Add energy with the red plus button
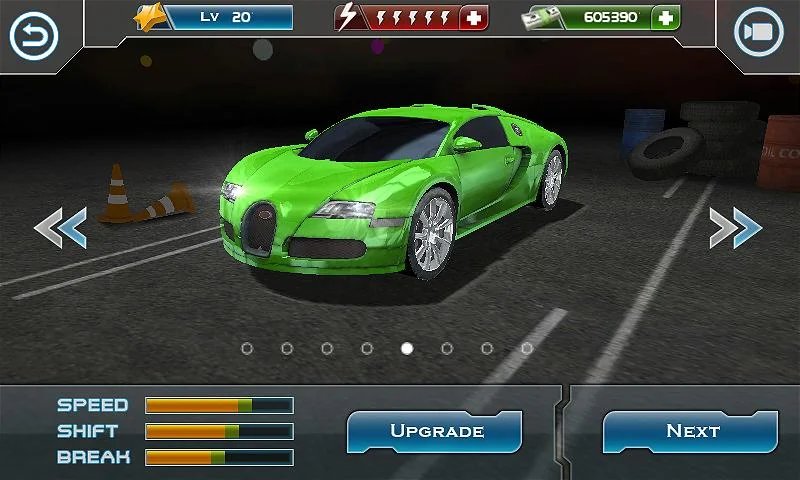800x480 pixels. pyautogui.click(x=473, y=18)
